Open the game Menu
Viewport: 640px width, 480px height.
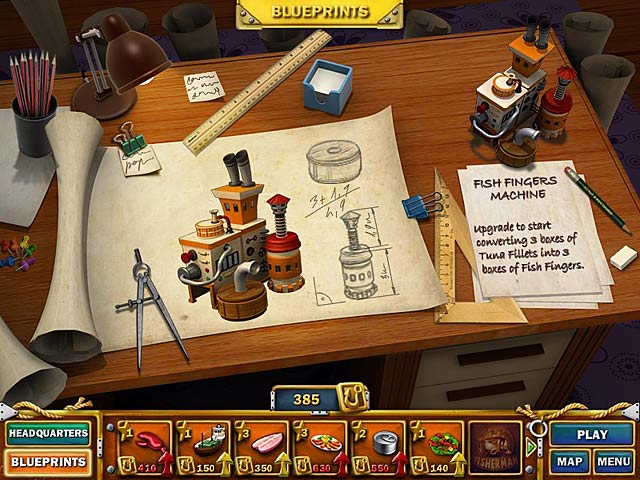[613, 463]
